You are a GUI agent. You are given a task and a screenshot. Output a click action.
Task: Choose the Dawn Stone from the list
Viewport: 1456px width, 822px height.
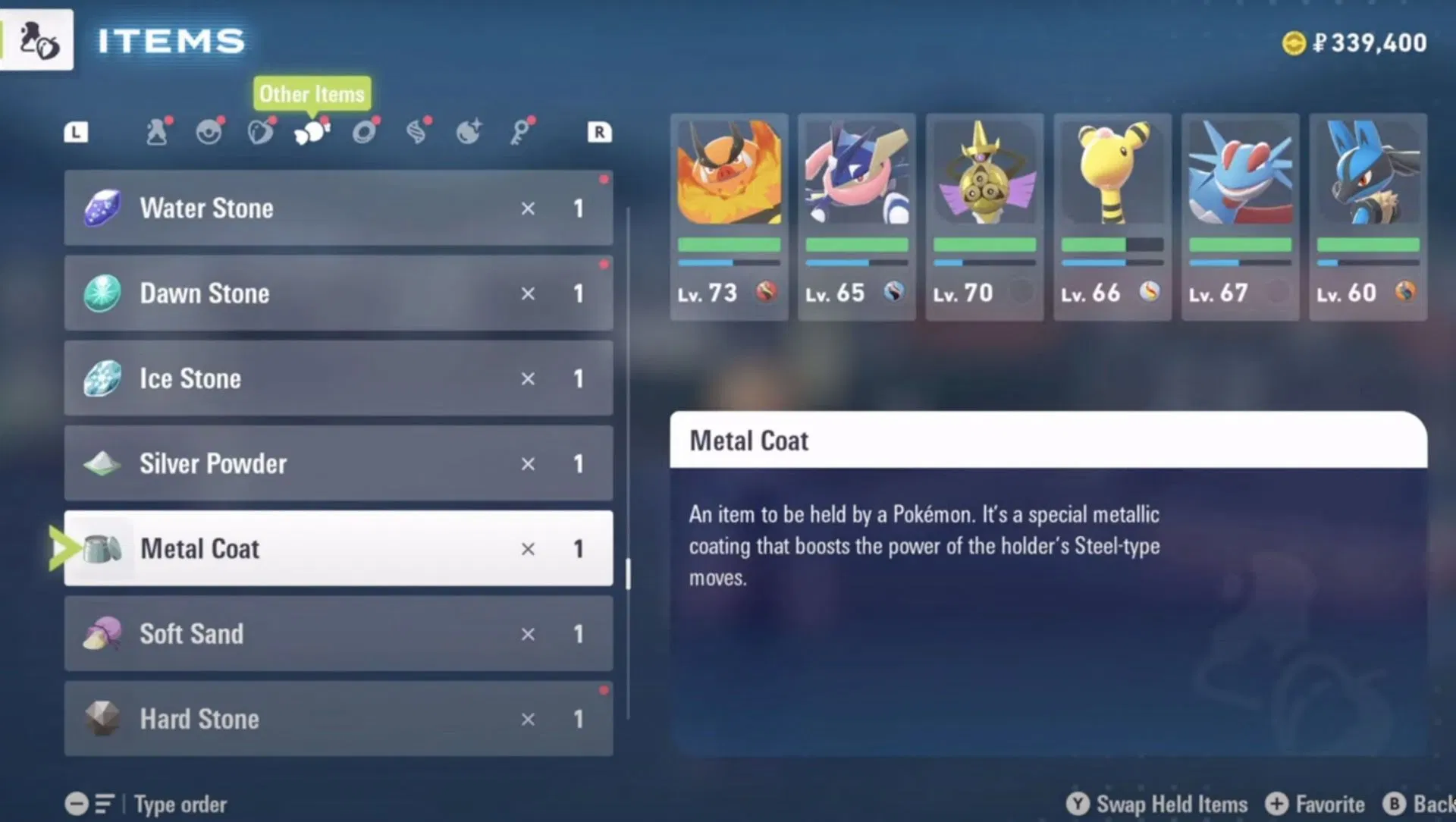(338, 293)
